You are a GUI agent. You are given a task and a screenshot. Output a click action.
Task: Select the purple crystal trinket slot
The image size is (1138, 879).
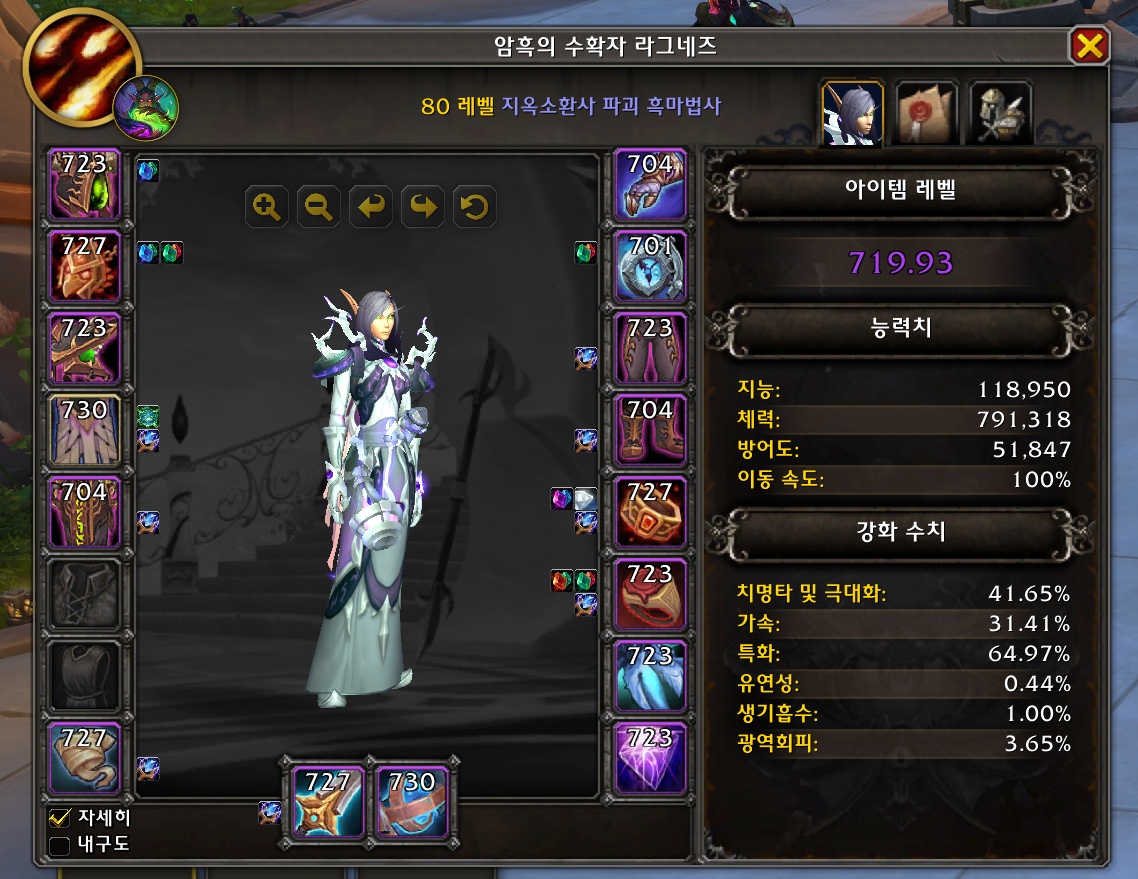pyautogui.click(x=651, y=759)
